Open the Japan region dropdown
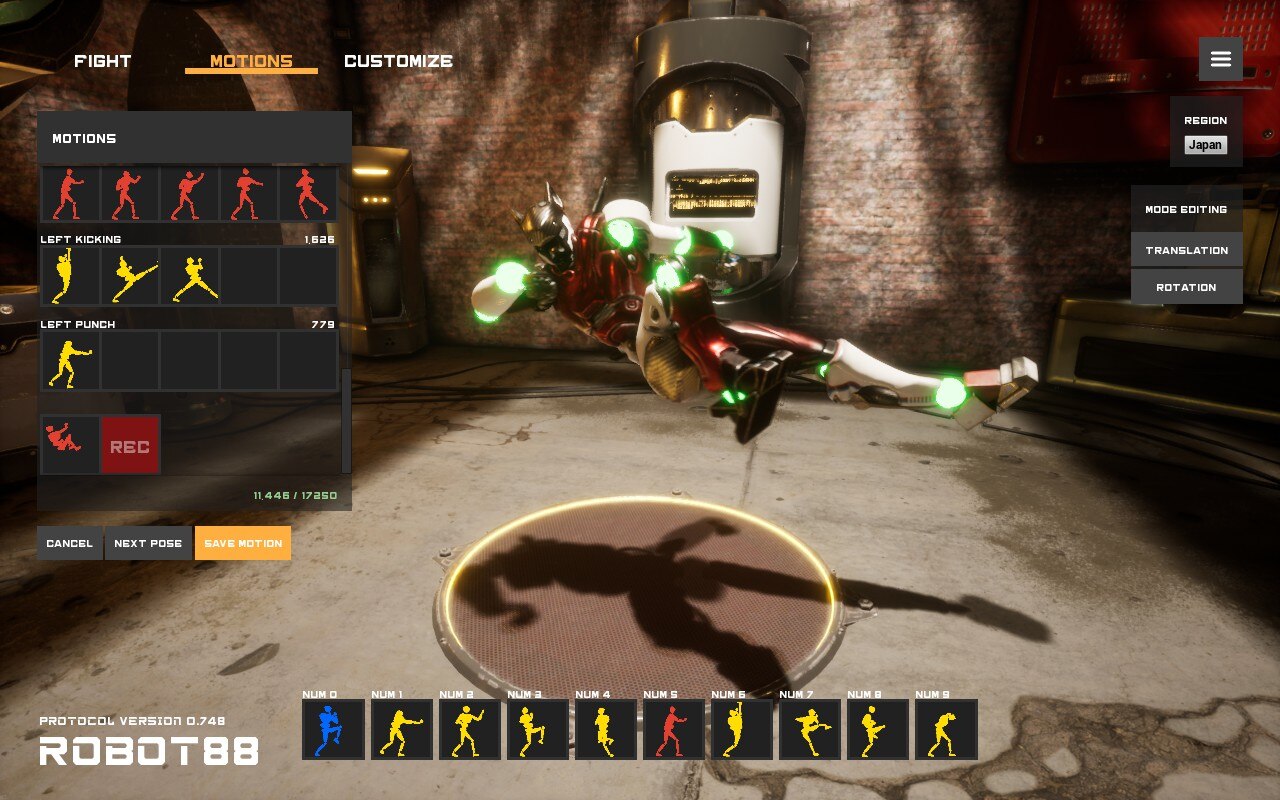Image resolution: width=1280 pixels, height=800 pixels. pyautogui.click(x=1205, y=145)
